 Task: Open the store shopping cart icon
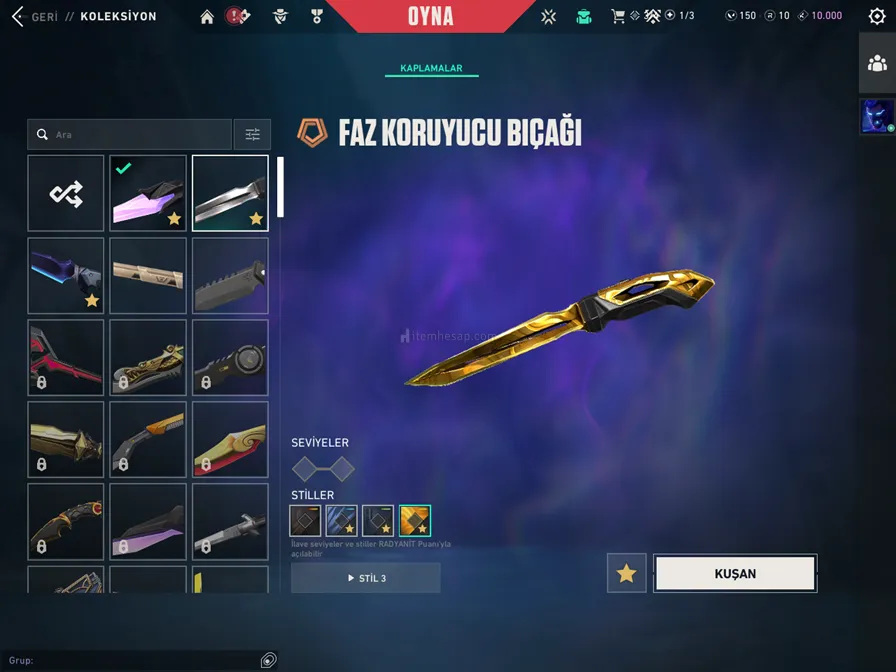tap(618, 16)
